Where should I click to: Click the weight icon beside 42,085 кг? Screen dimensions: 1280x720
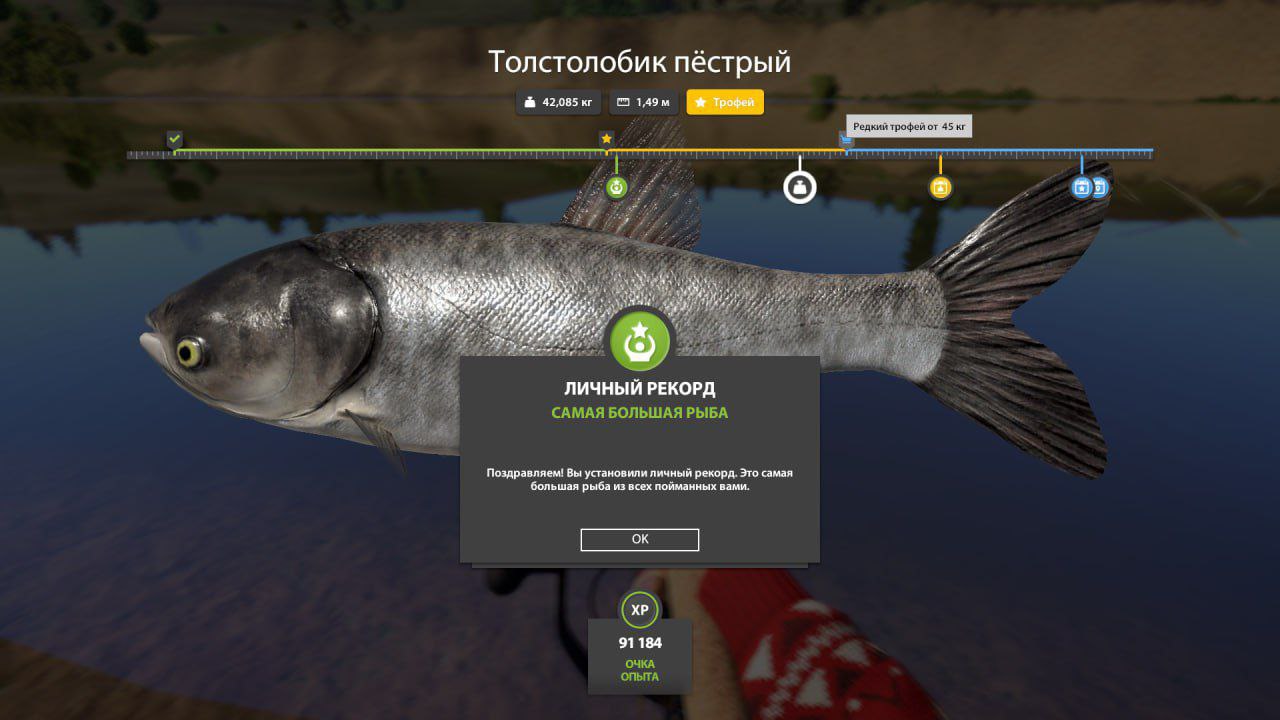click(528, 102)
